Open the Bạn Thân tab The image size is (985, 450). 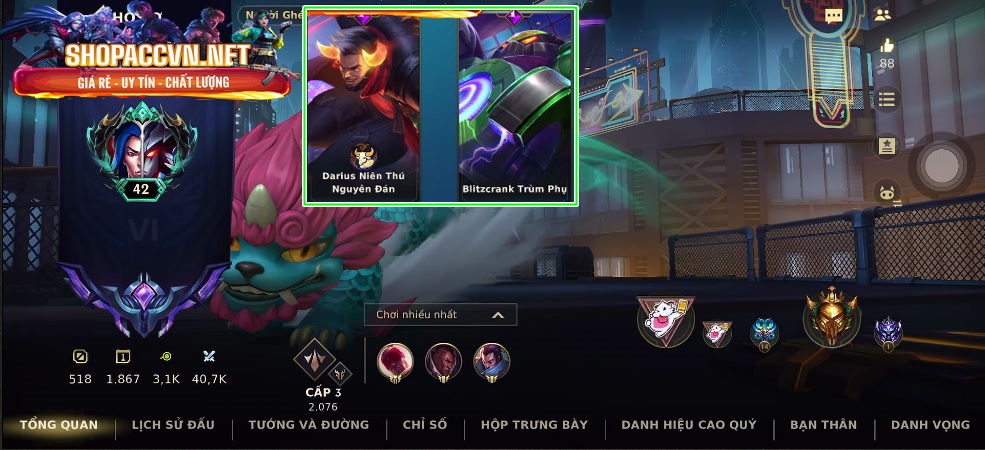[x=823, y=425]
